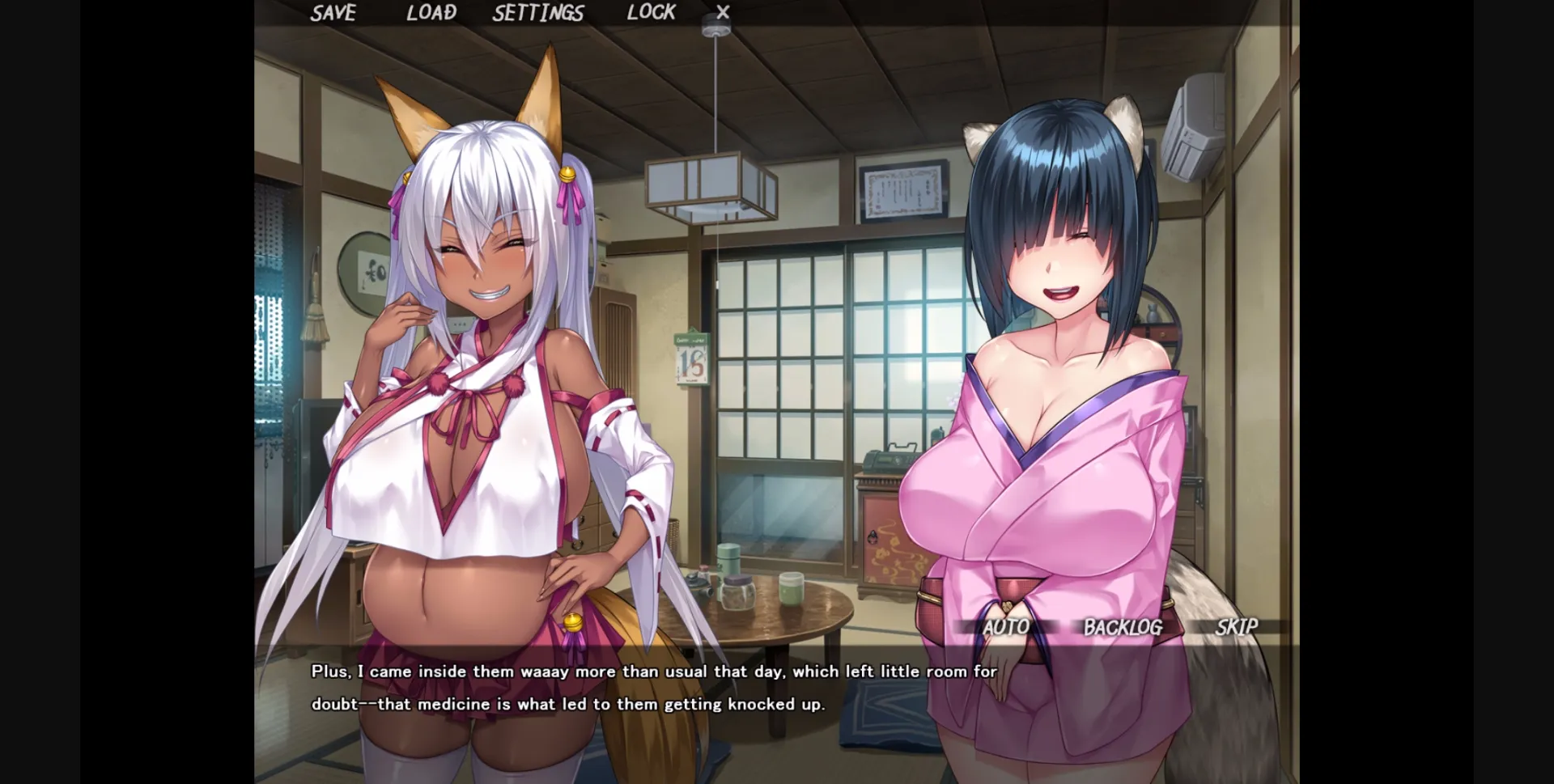This screenshot has height=784, width=1554.
Task: Open the SETTINGS screen
Action: [x=538, y=13]
